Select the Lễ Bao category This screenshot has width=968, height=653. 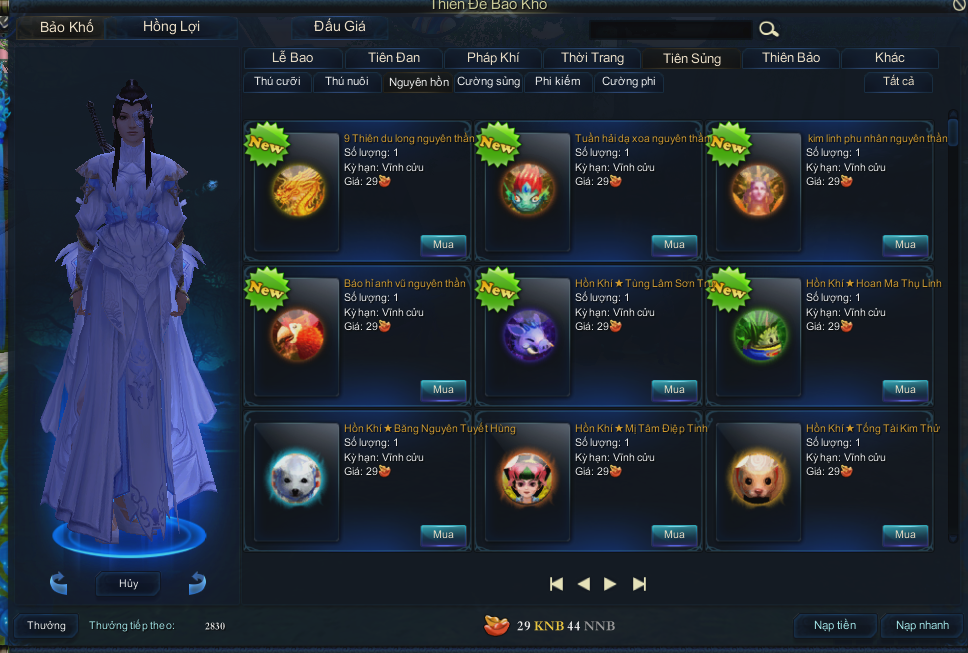pos(292,58)
